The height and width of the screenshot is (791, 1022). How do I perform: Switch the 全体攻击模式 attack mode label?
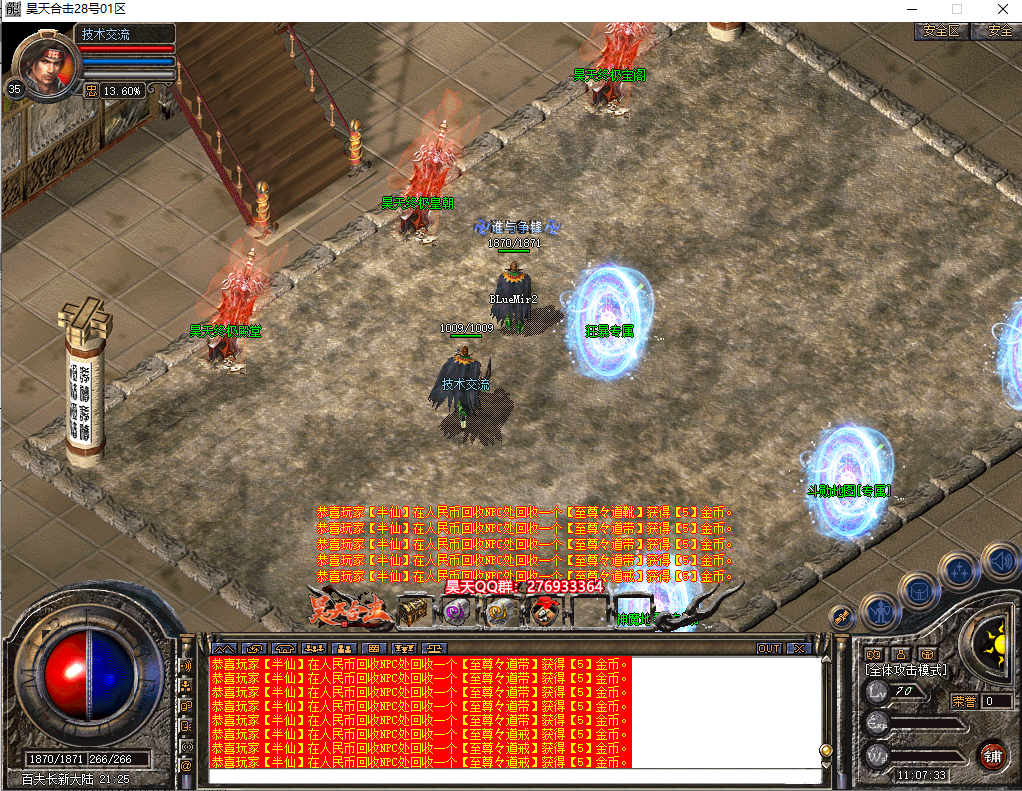[906, 670]
